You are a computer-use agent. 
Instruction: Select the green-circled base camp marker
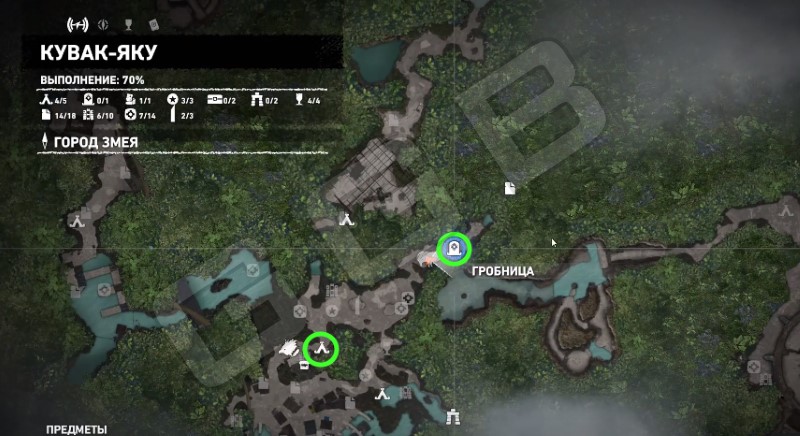322,349
